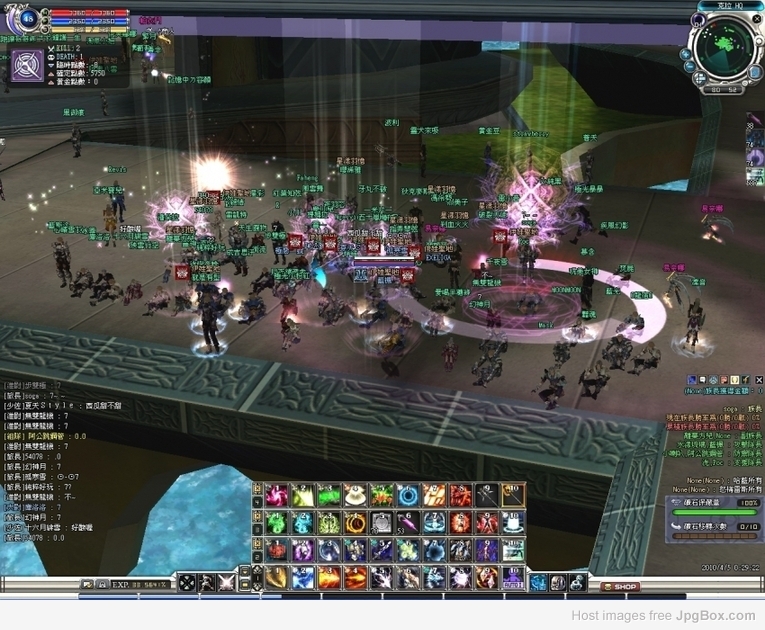Activate the orange fire ring skill

click(355, 522)
